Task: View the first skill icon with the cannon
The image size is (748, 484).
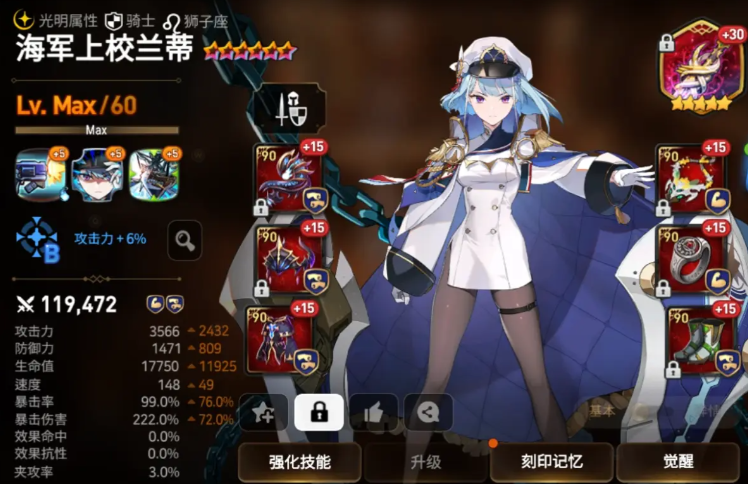Action: (40, 174)
